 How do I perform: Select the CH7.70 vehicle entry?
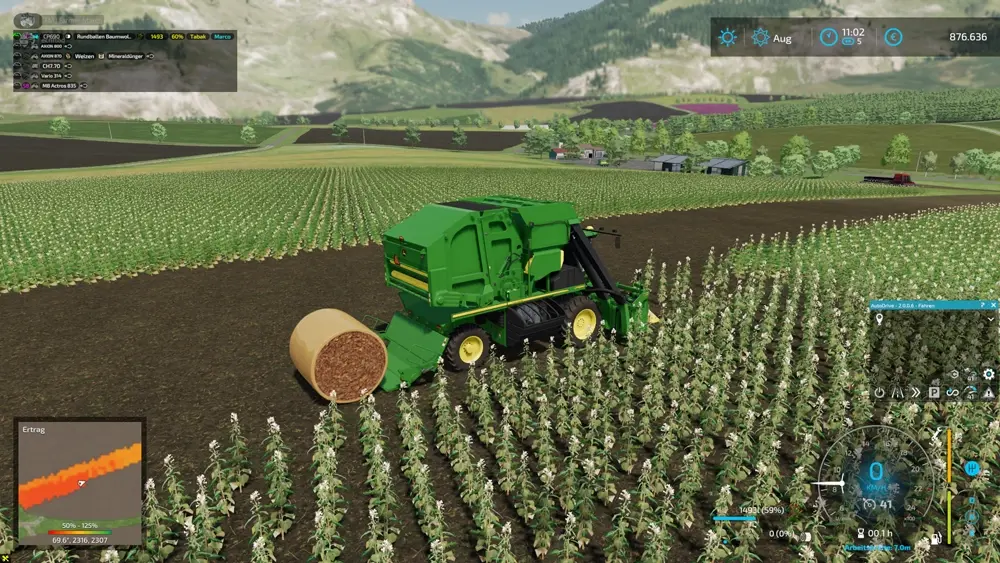[x=49, y=66]
